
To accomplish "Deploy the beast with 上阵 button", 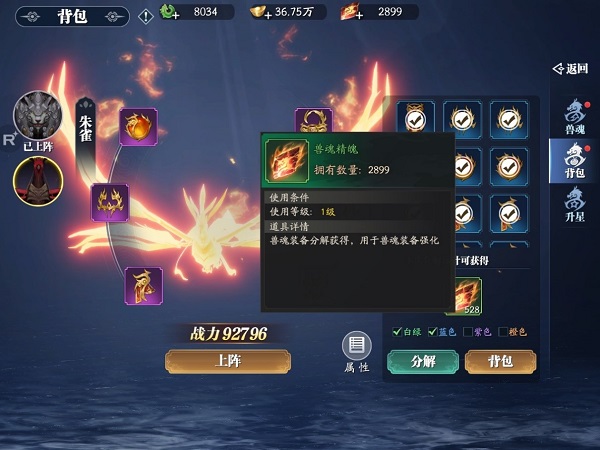I will coord(228,361).
